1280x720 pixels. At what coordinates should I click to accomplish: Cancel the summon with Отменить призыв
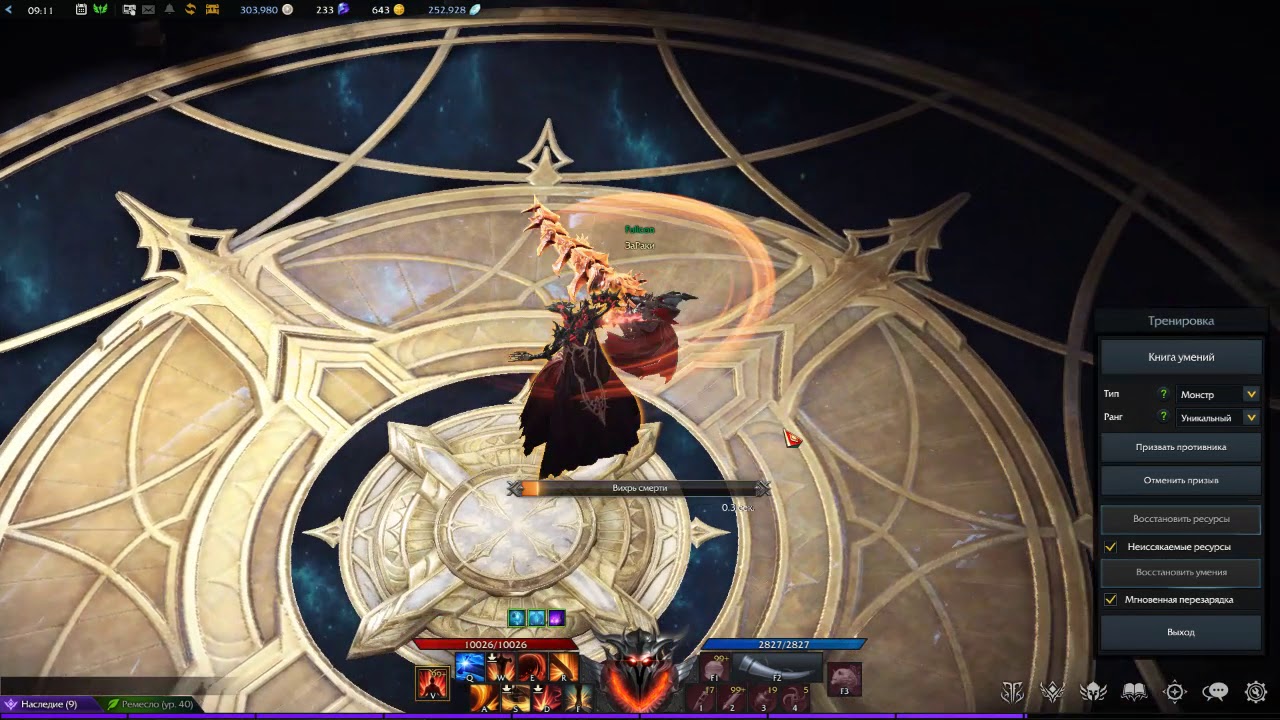(1181, 480)
